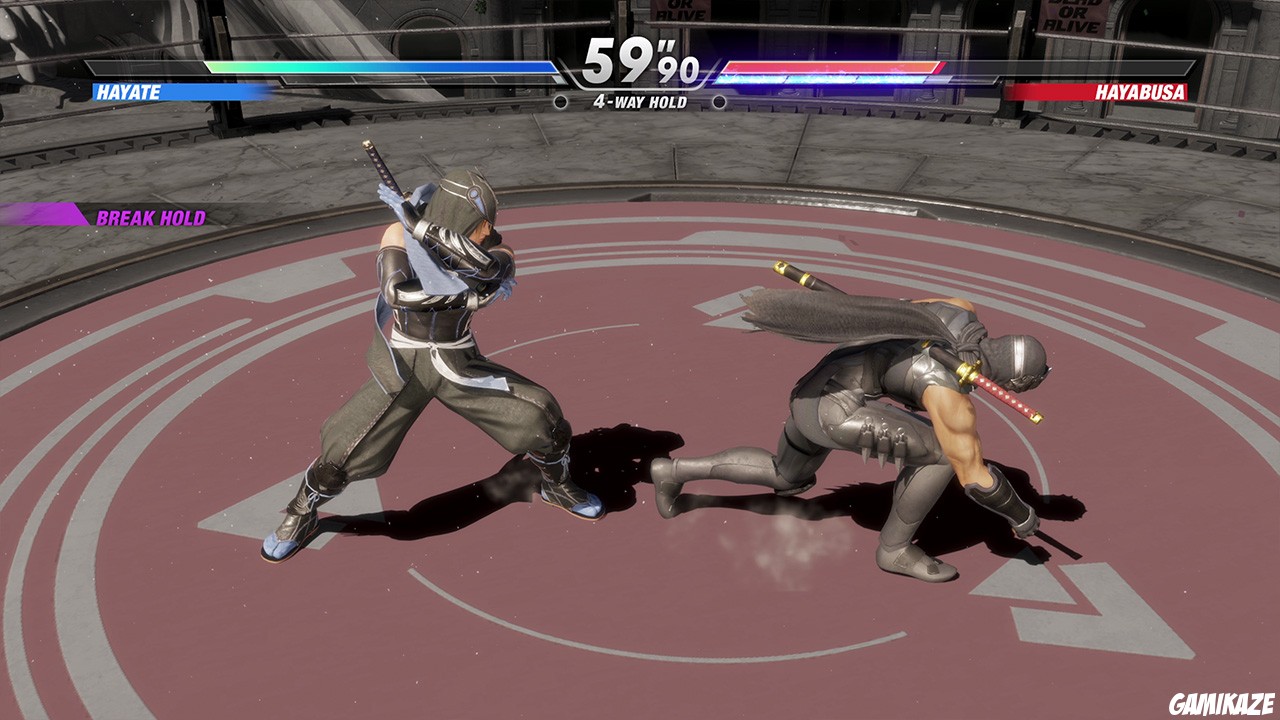Toggle the BREAK HOLD indicator
1280x720 pixels.
[x=150, y=216]
